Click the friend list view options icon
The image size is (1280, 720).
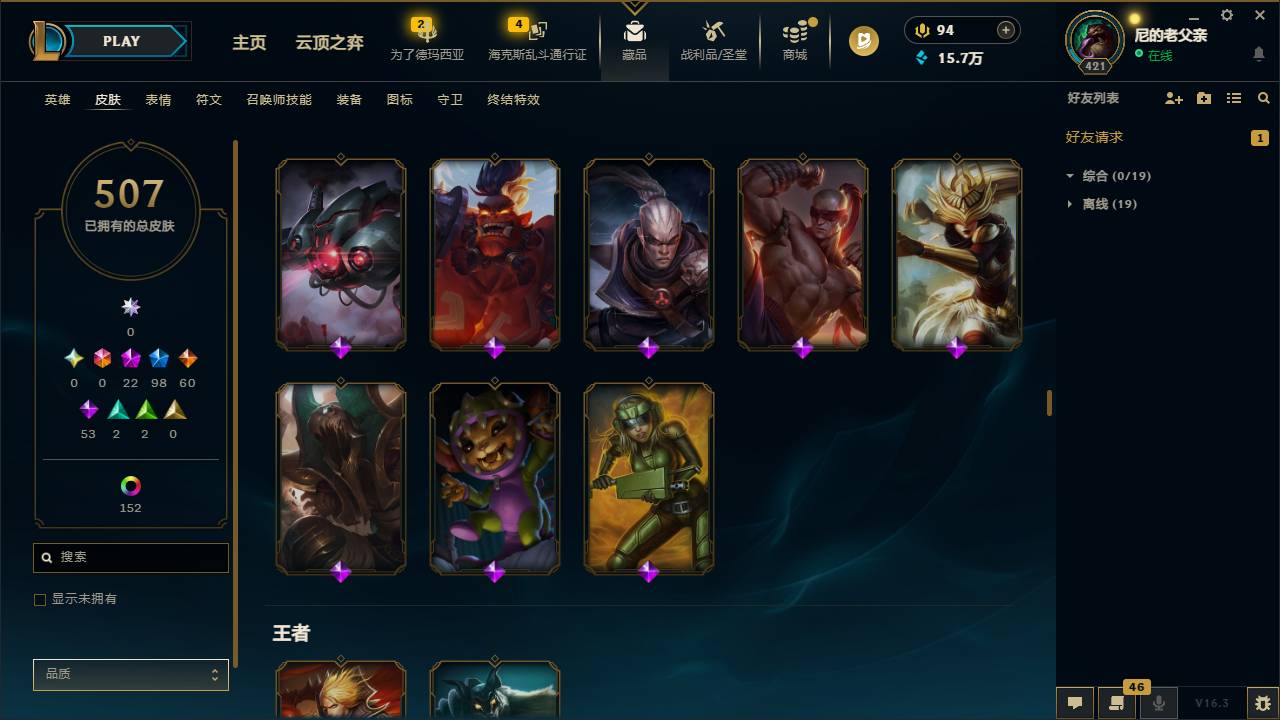[1233, 98]
